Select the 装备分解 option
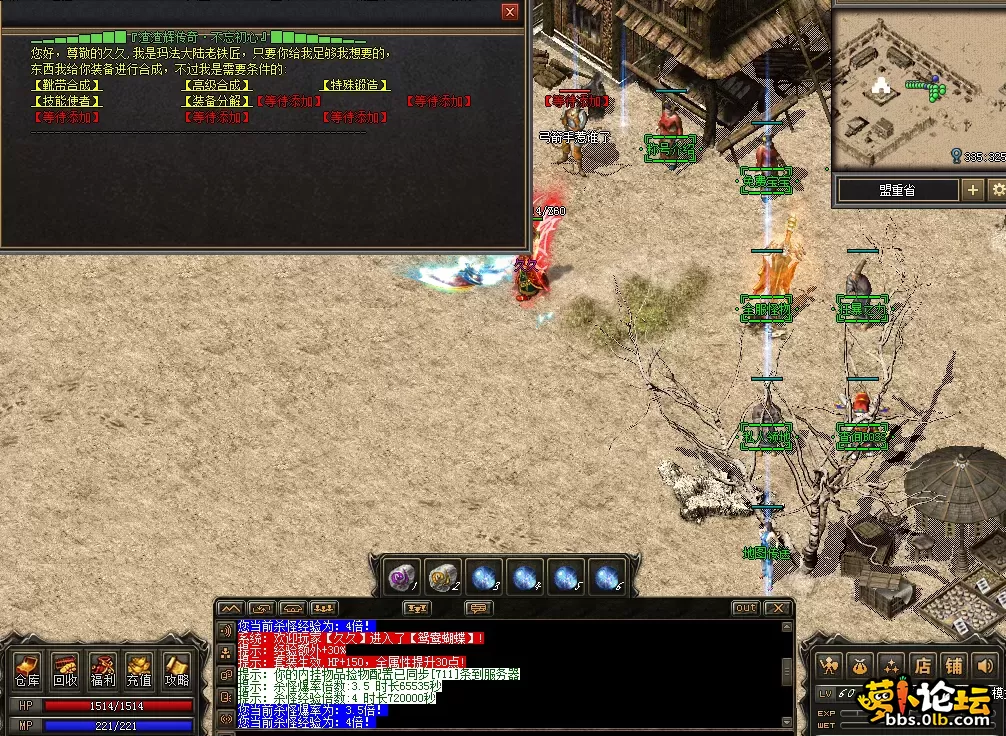Image resolution: width=1006 pixels, height=736 pixels. (216, 101)
